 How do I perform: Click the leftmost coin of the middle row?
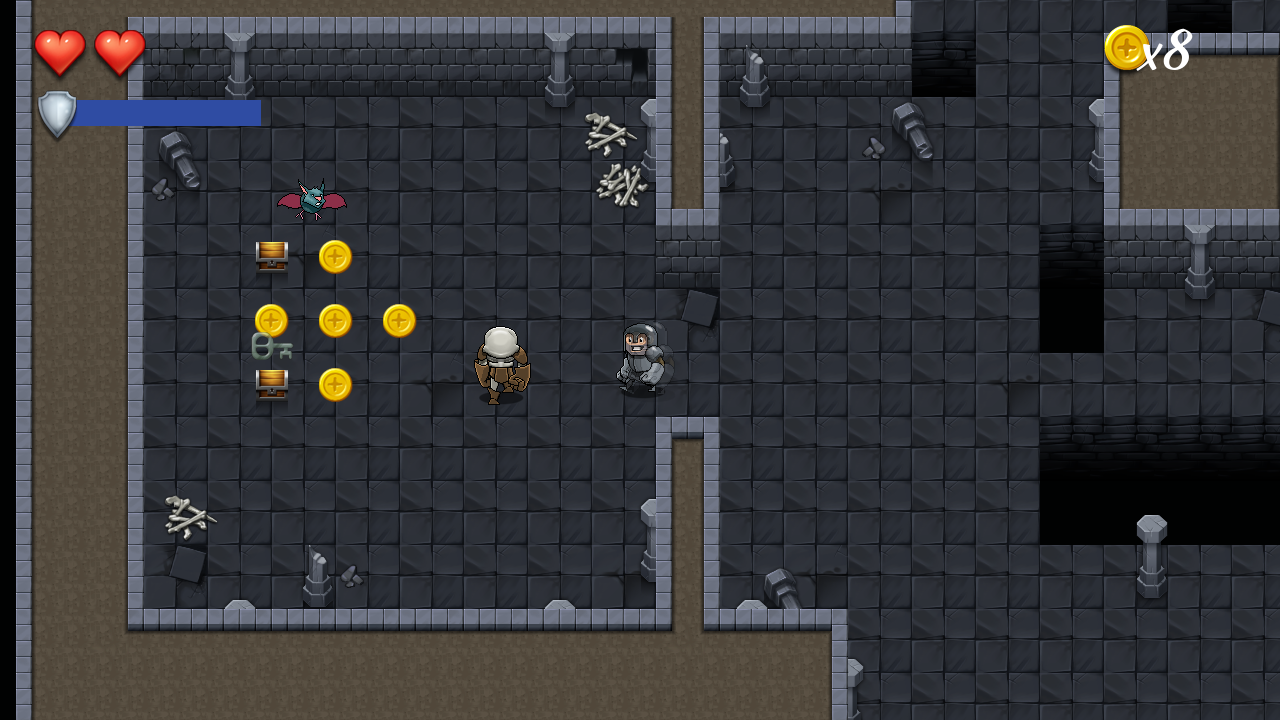click(x=271, y=321)
